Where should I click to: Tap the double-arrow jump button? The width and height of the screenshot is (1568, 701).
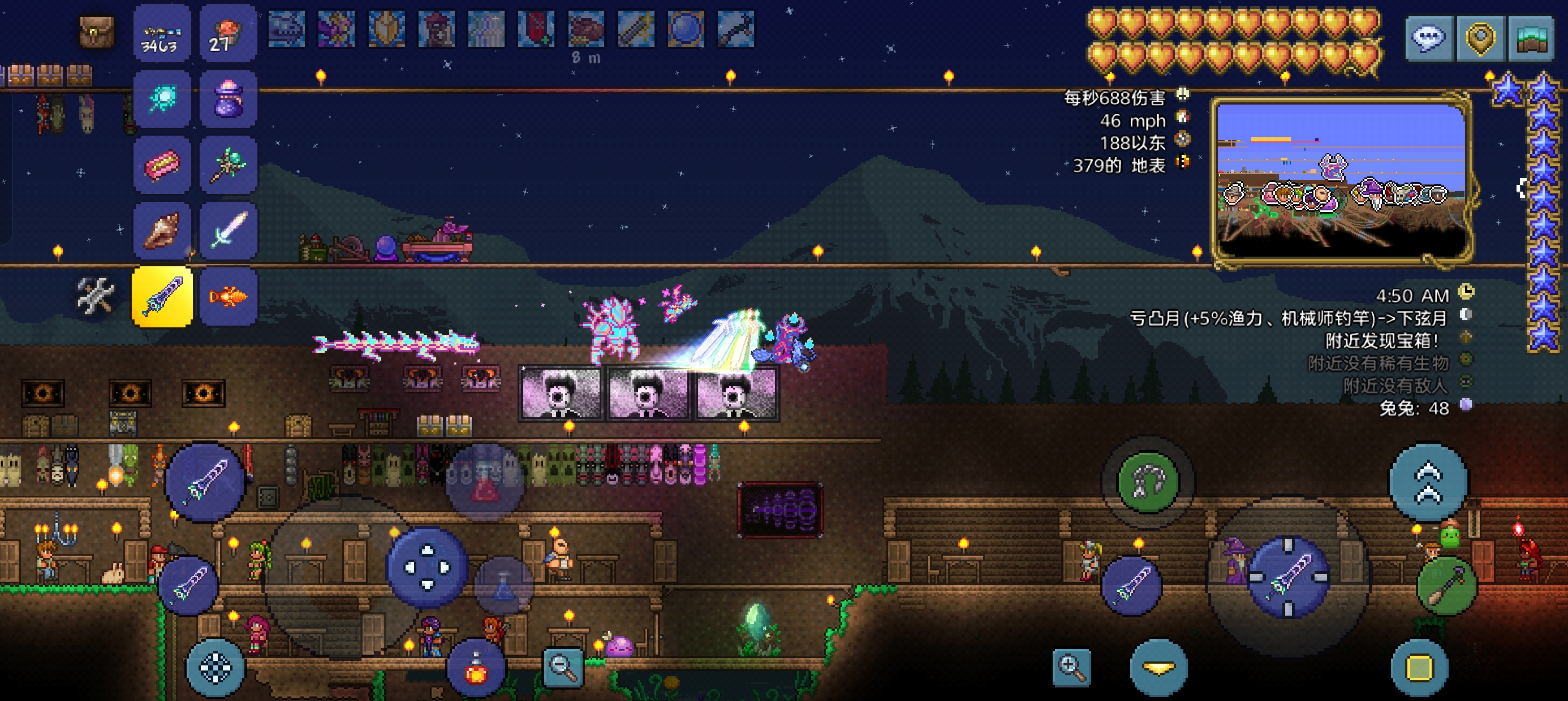(x=1428, y=483)
